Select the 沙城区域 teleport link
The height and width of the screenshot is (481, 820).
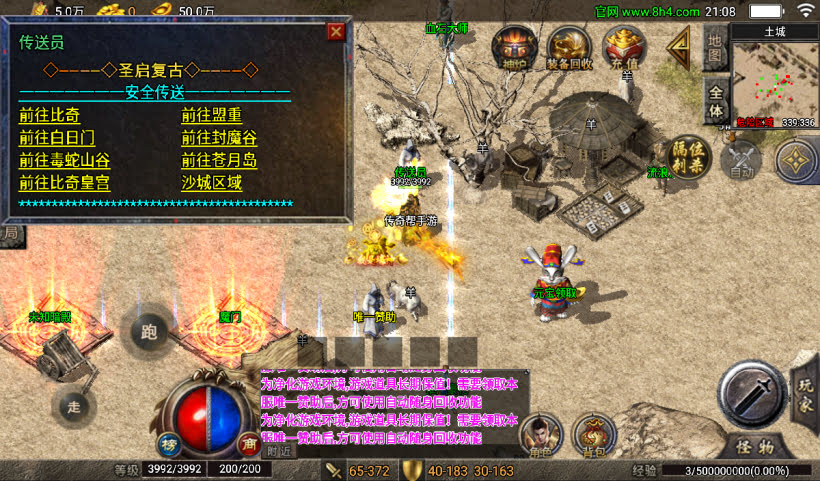211,184
